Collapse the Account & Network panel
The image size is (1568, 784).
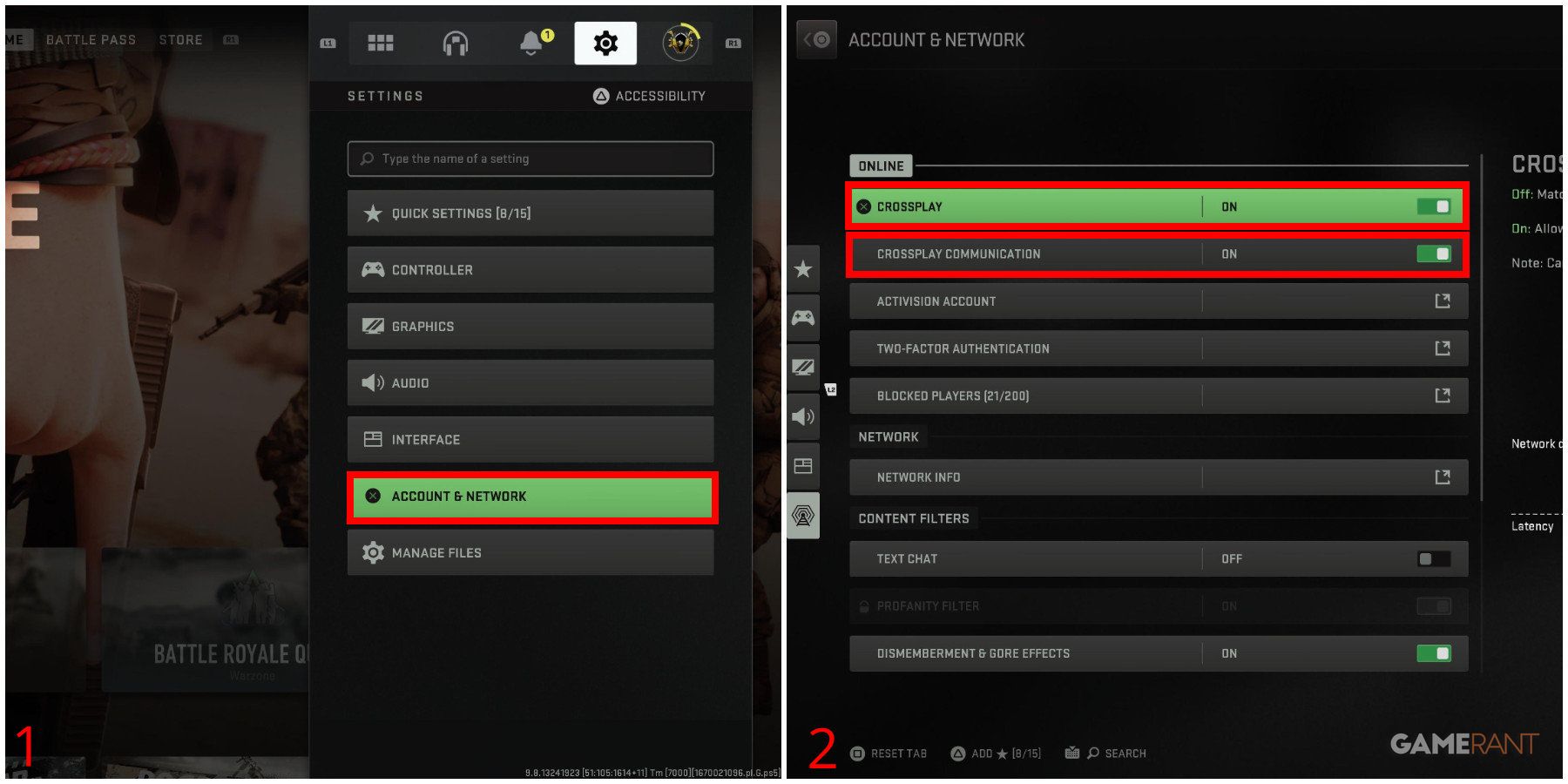click(x=815, y=38)
